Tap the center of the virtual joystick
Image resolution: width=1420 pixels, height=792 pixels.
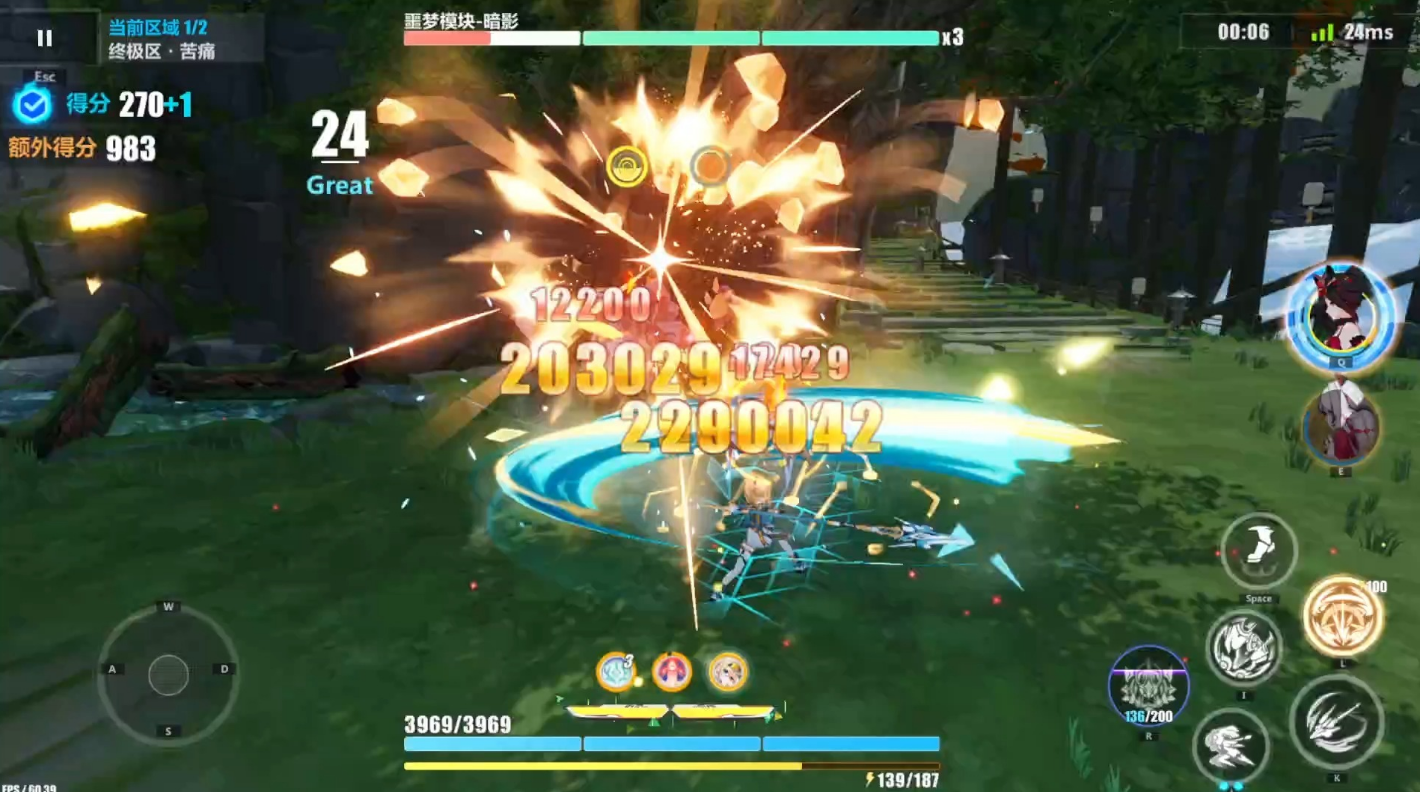(168, 675)
